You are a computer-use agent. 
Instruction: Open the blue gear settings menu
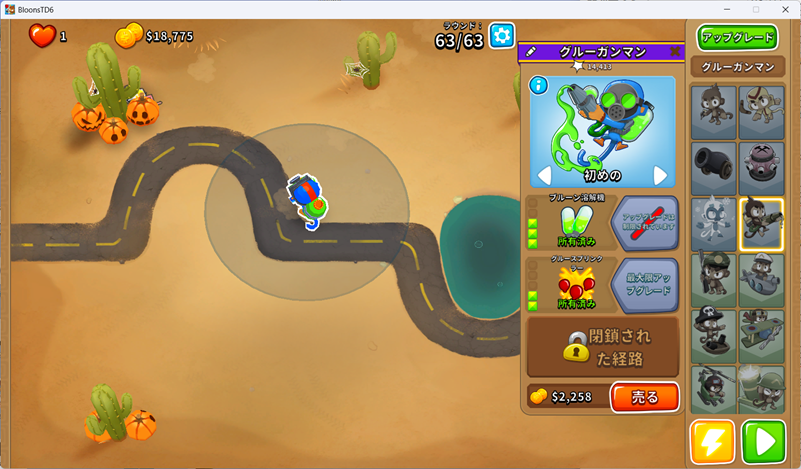tap(501, 37)
